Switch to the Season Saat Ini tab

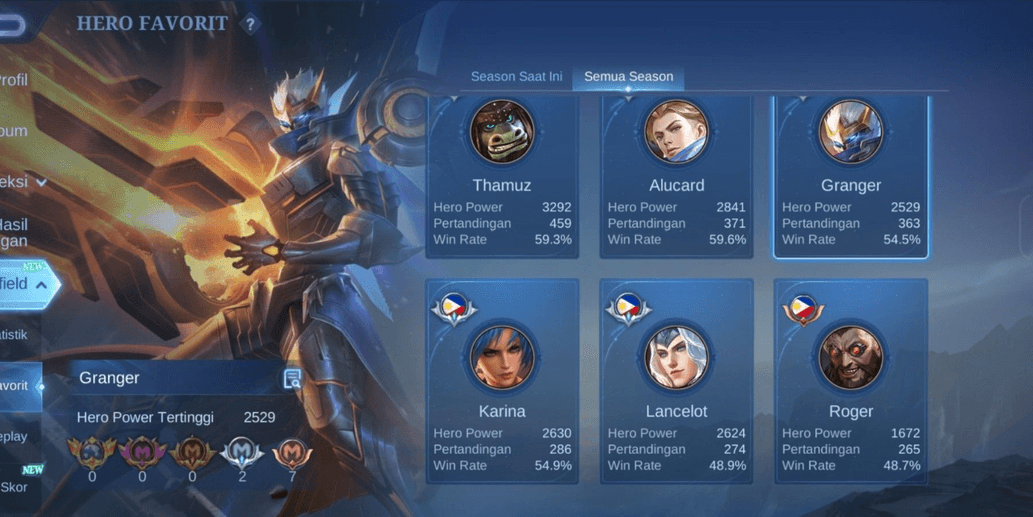tap(516, 77)
